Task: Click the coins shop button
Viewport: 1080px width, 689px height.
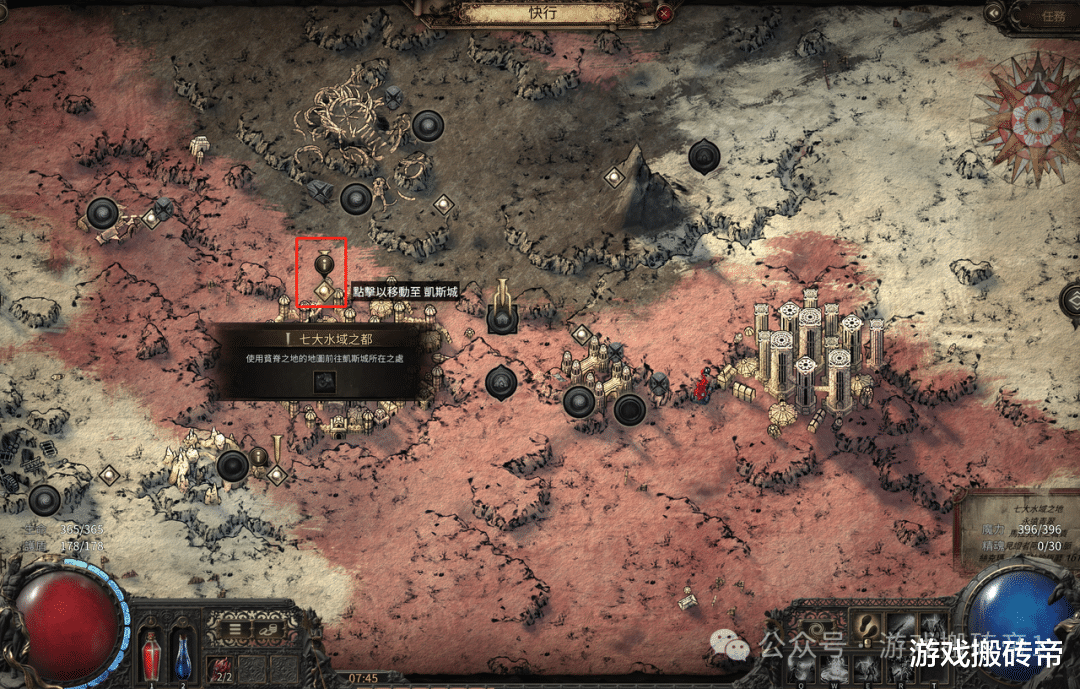Action: click(269, 629)
